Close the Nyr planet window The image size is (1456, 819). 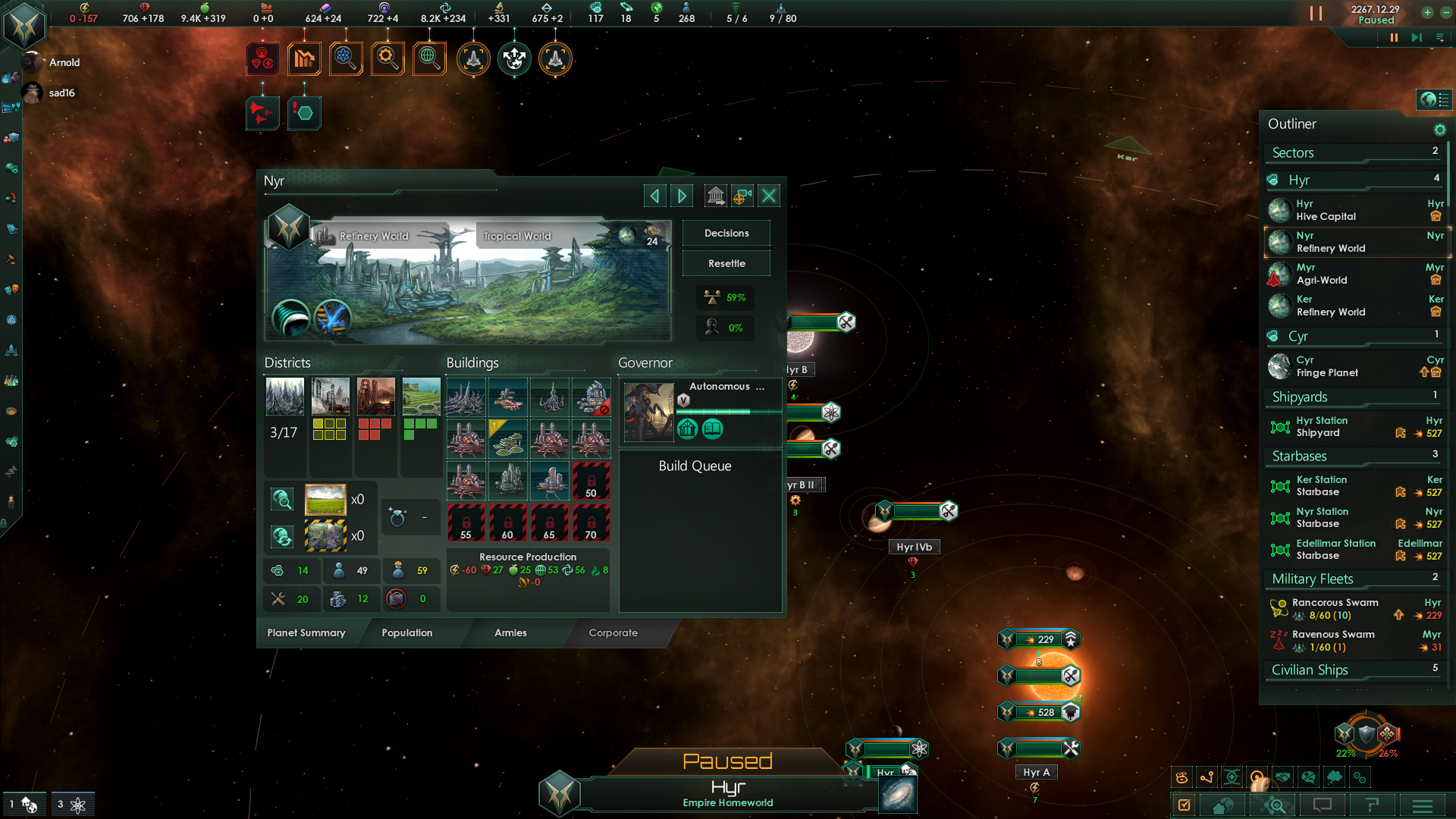[x=769, y=196]
